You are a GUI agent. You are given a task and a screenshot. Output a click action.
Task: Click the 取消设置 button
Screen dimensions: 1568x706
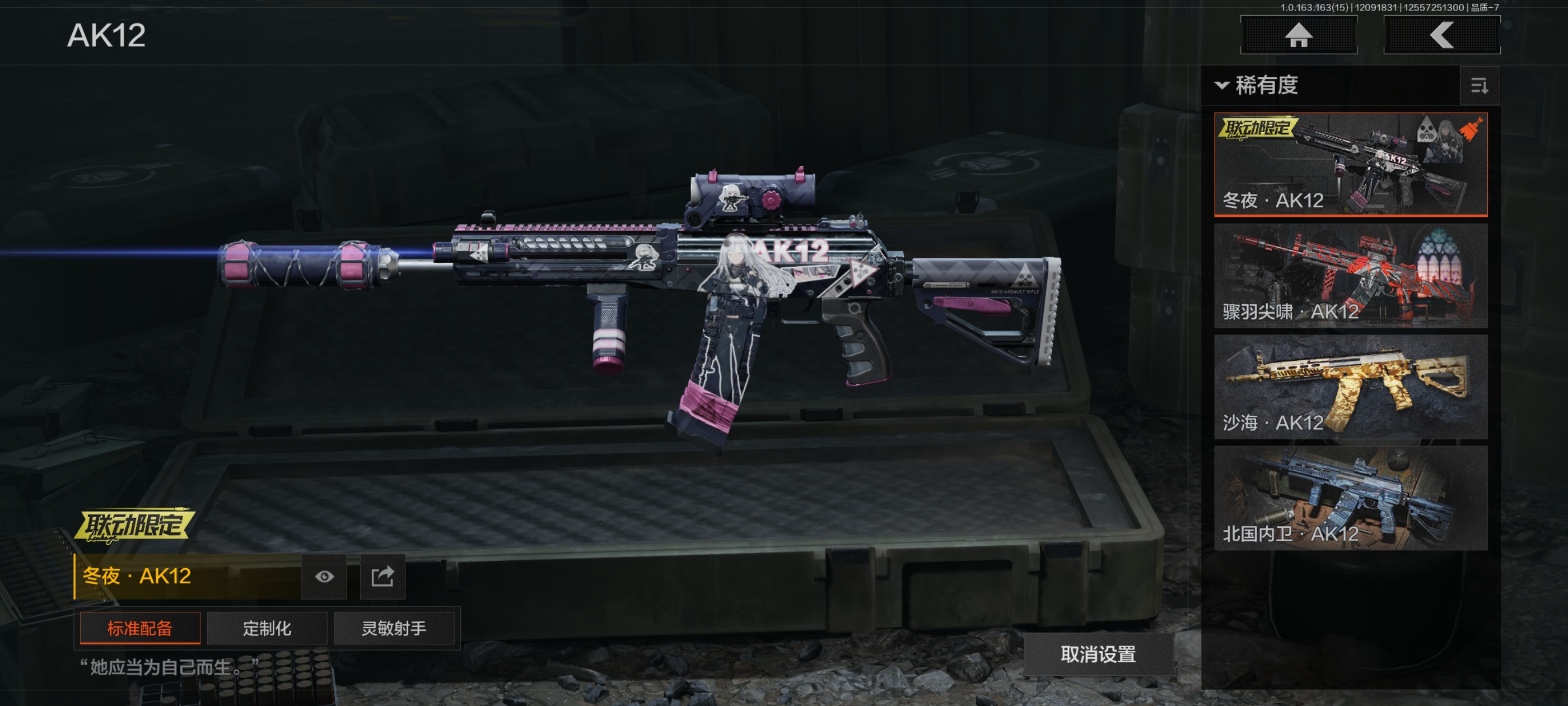click(1098, 654)
